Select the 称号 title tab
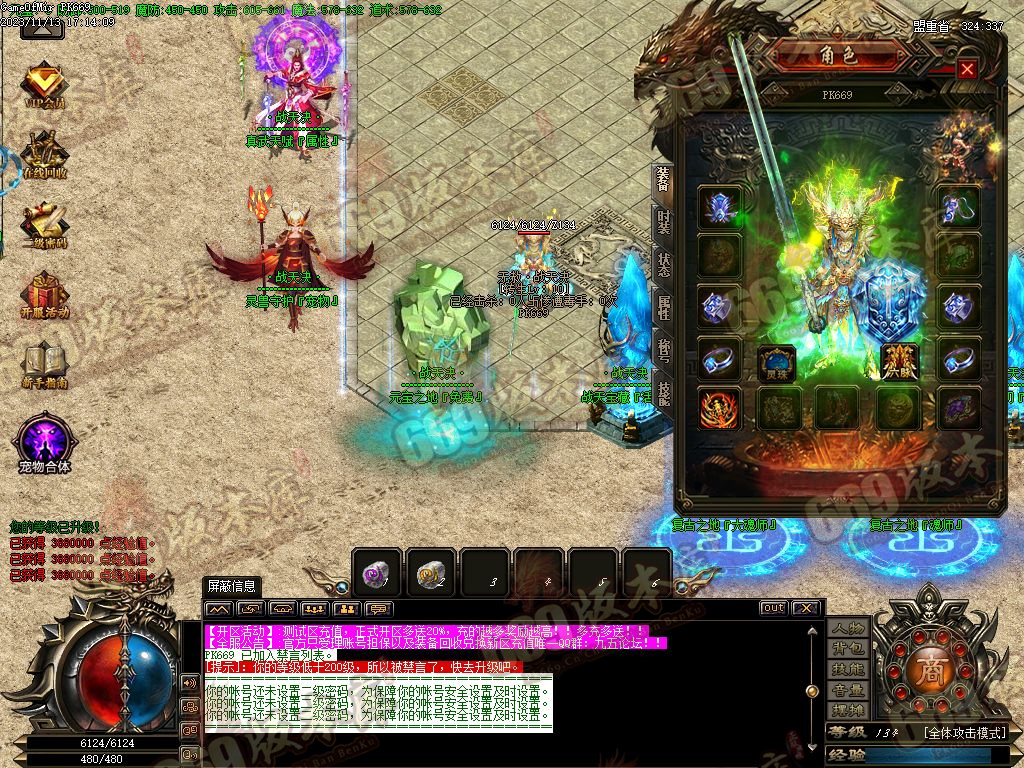This screenshot has width=1024, height=768. [663, 351]
